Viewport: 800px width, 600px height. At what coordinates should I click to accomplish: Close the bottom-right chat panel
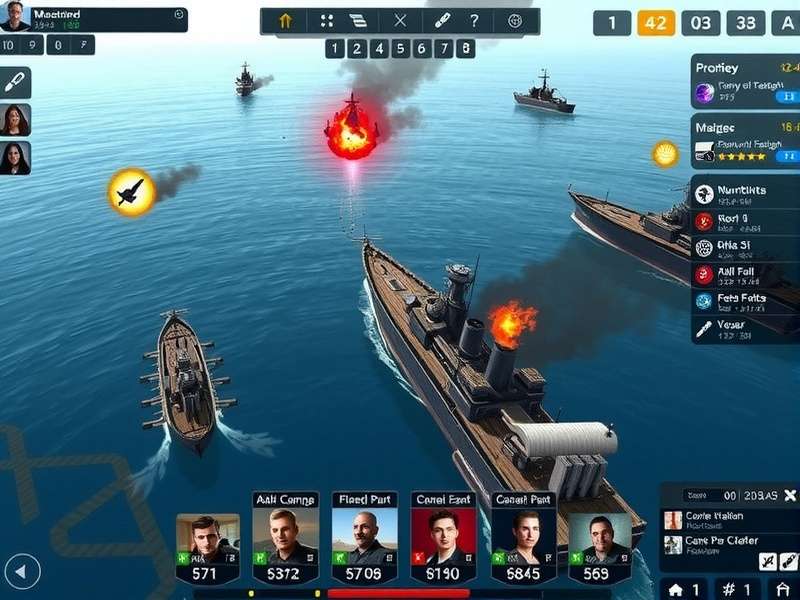[x=789, y=495]
